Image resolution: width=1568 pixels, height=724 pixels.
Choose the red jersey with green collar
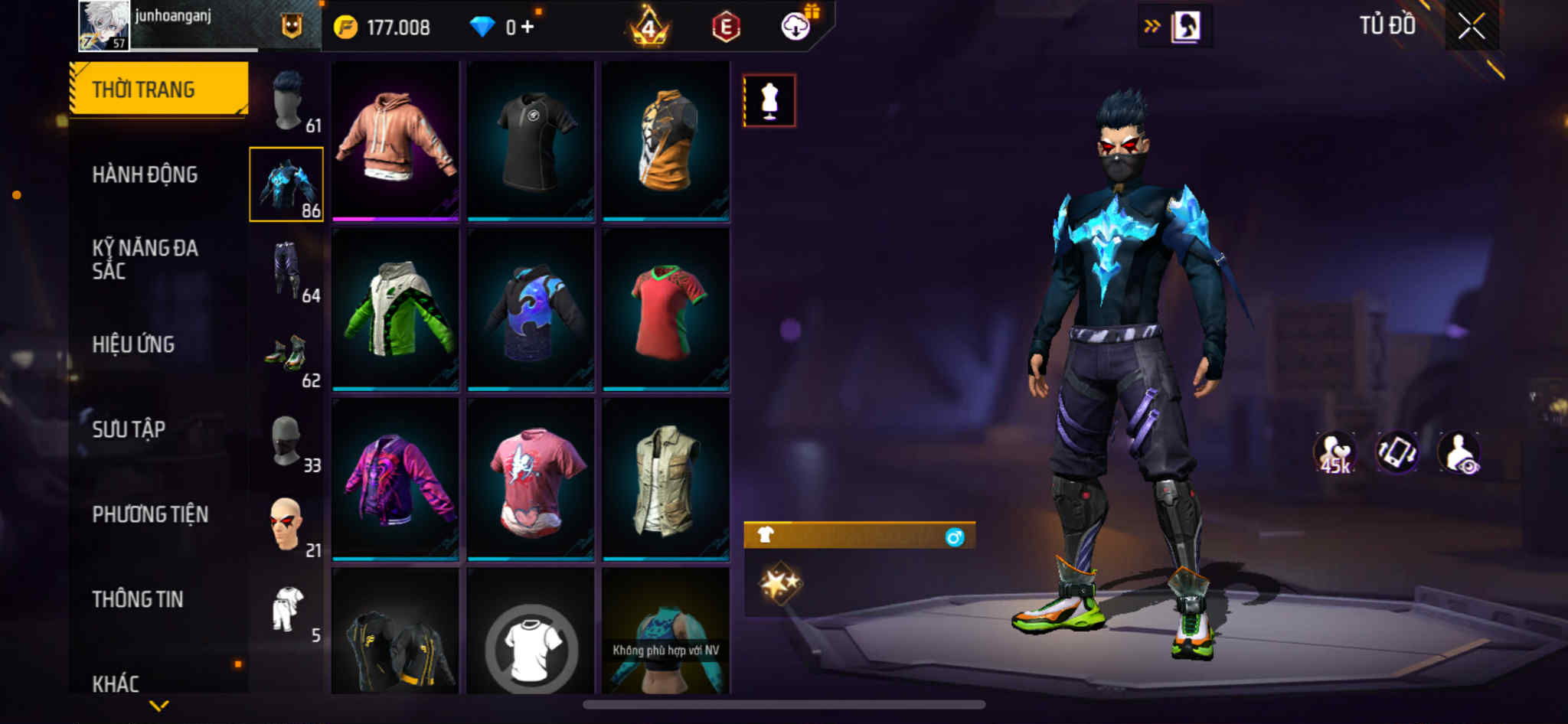666,309
